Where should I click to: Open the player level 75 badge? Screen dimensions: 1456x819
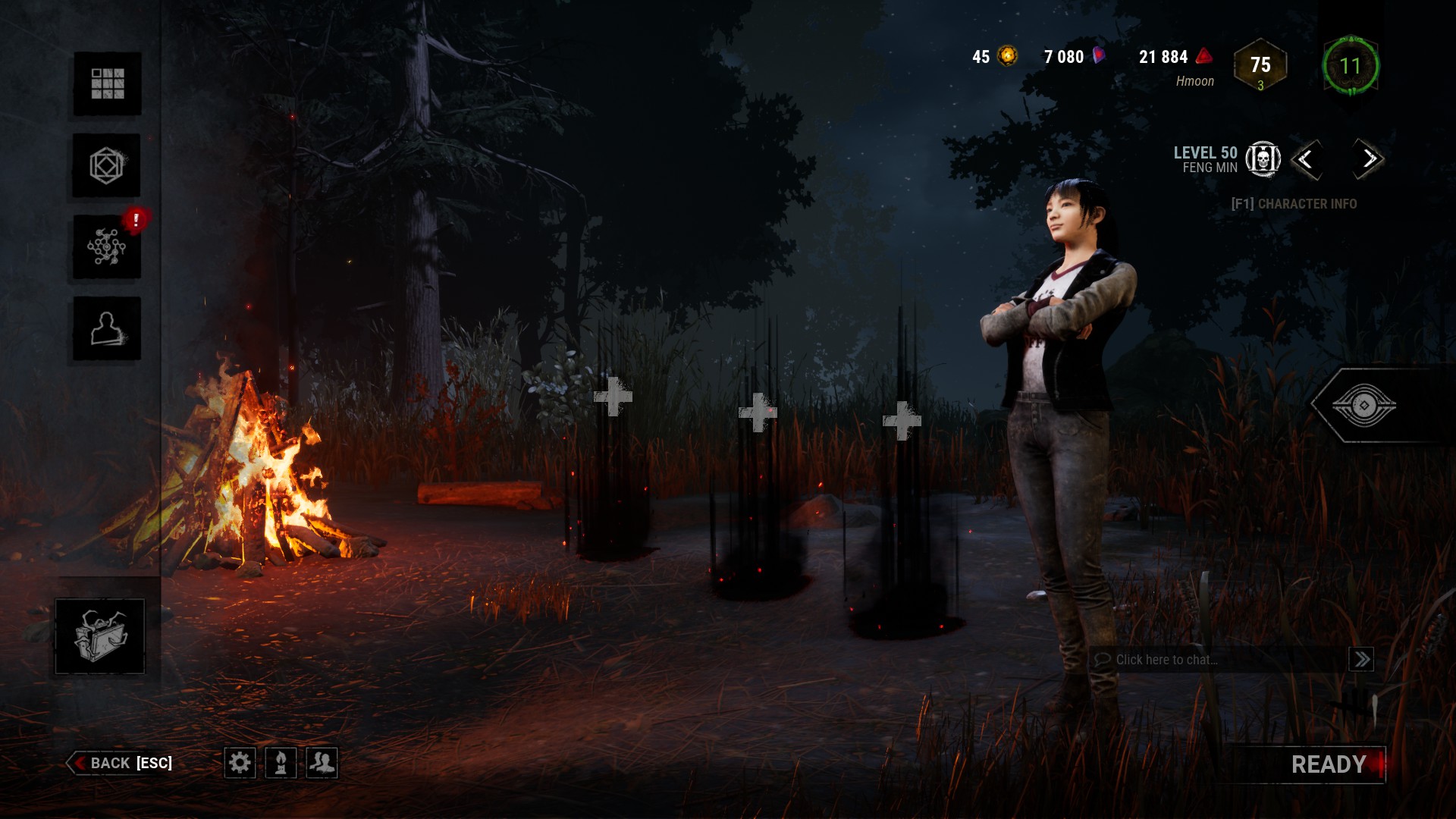click(x=1260, y=66)
